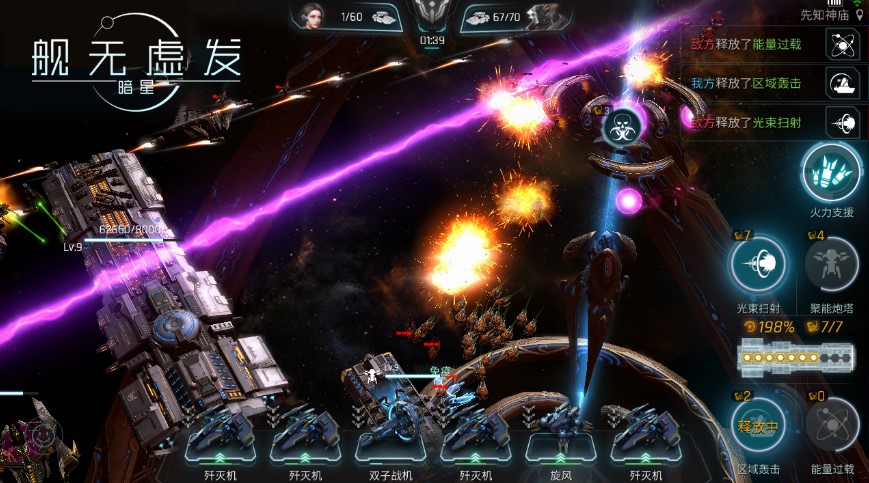Tap the 区域轰击 area bombardment skill
Viewport: 869px width, 483px height.
[x=759, y=425]
